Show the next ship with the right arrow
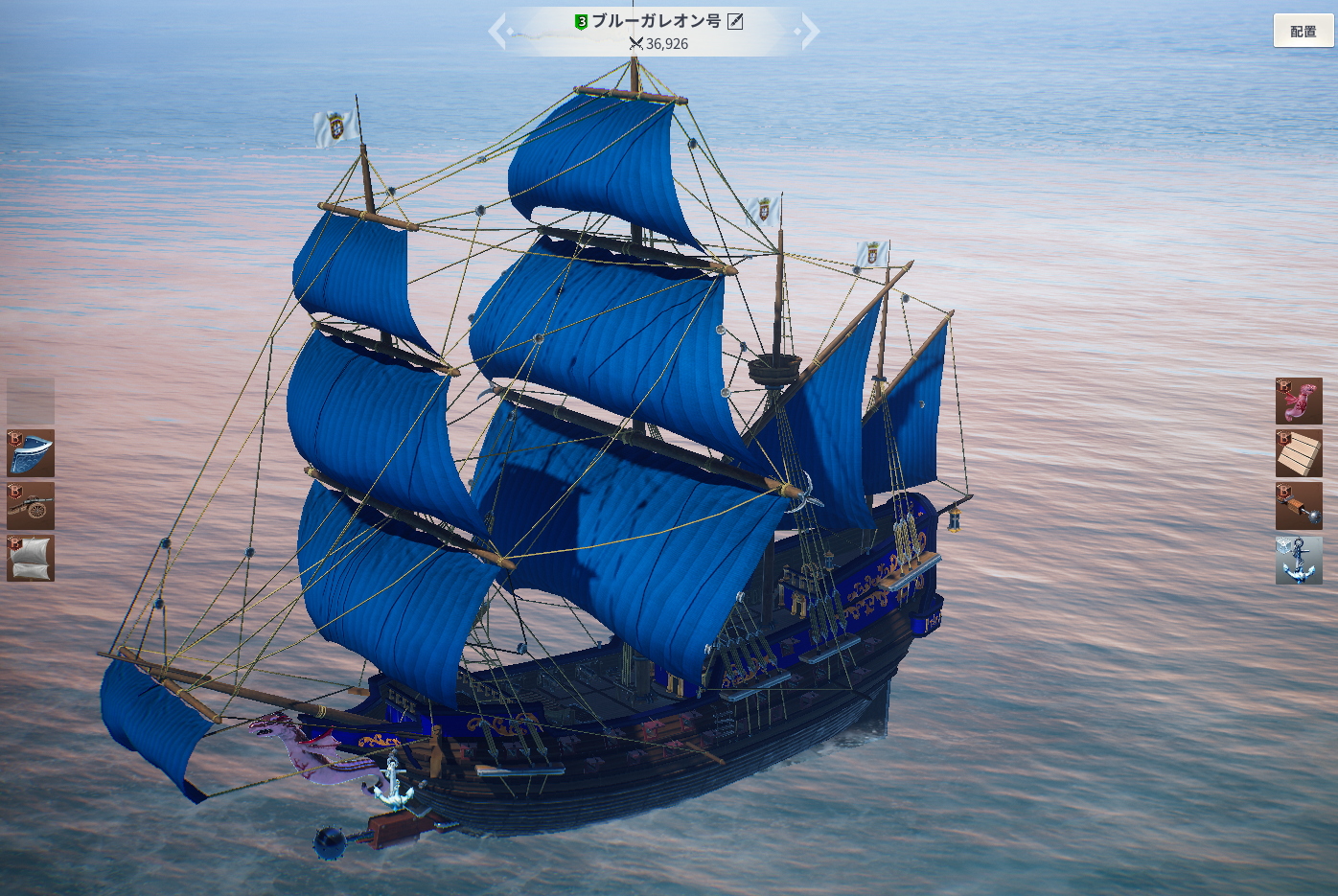 click(811, 32)
